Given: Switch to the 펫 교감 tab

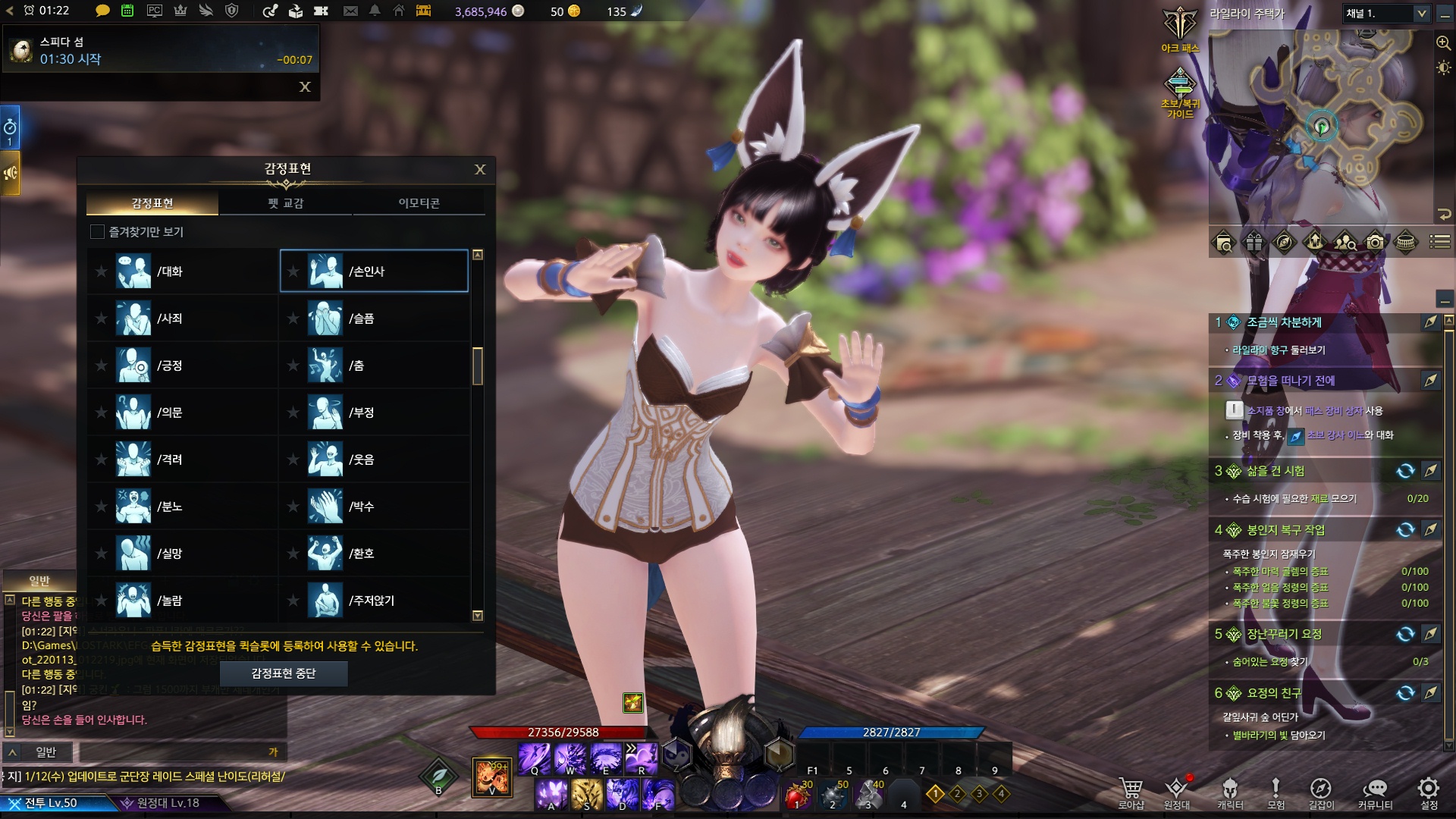Looking at the screenshot, I should pyautogui.click(x=285, y=203).
